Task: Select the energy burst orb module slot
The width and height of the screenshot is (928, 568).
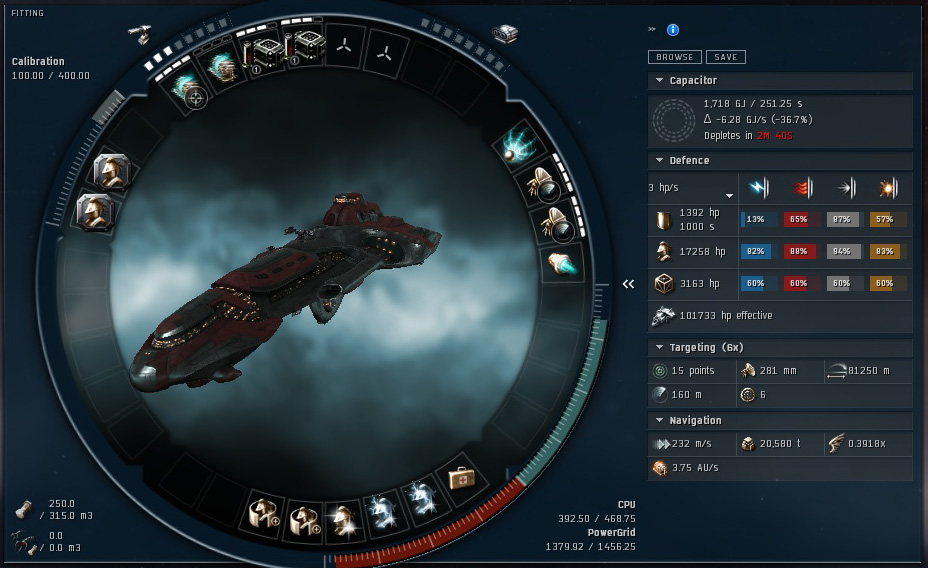Action: click(x=521, y=145)
